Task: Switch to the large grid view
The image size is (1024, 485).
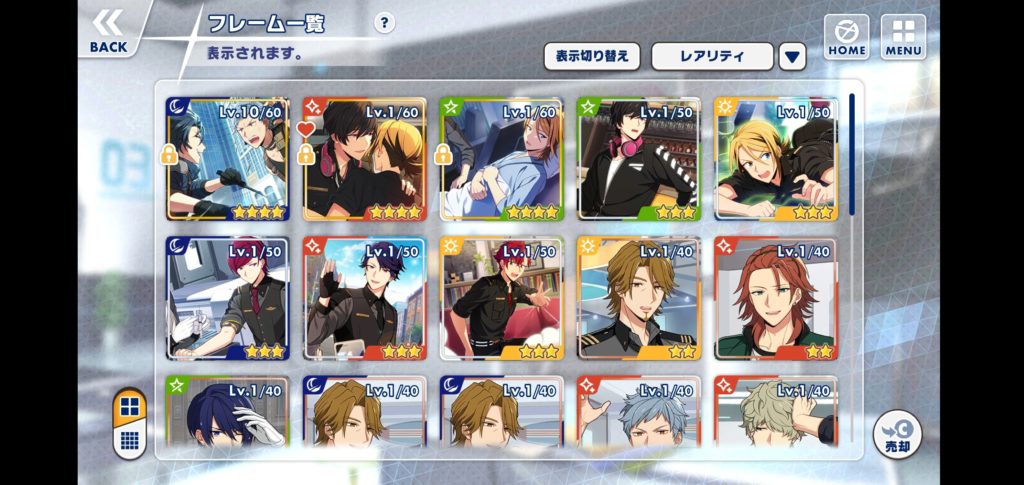Action: 129,407
